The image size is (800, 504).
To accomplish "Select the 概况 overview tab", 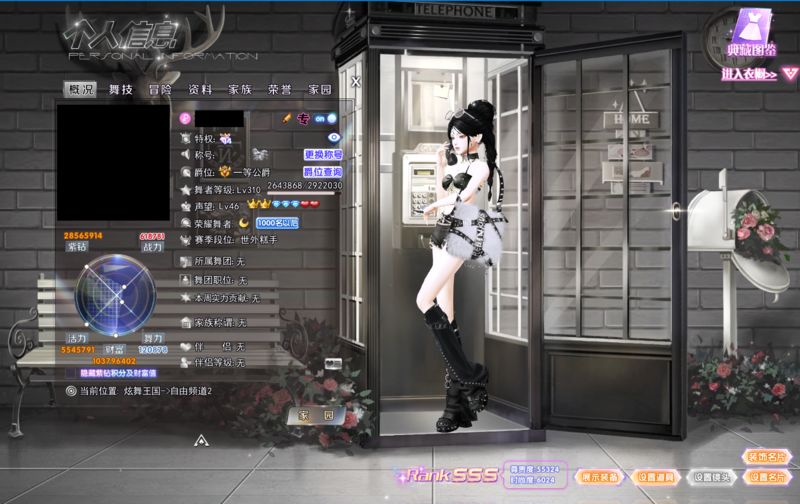I will pyautogui.click(x=80, y=89).
